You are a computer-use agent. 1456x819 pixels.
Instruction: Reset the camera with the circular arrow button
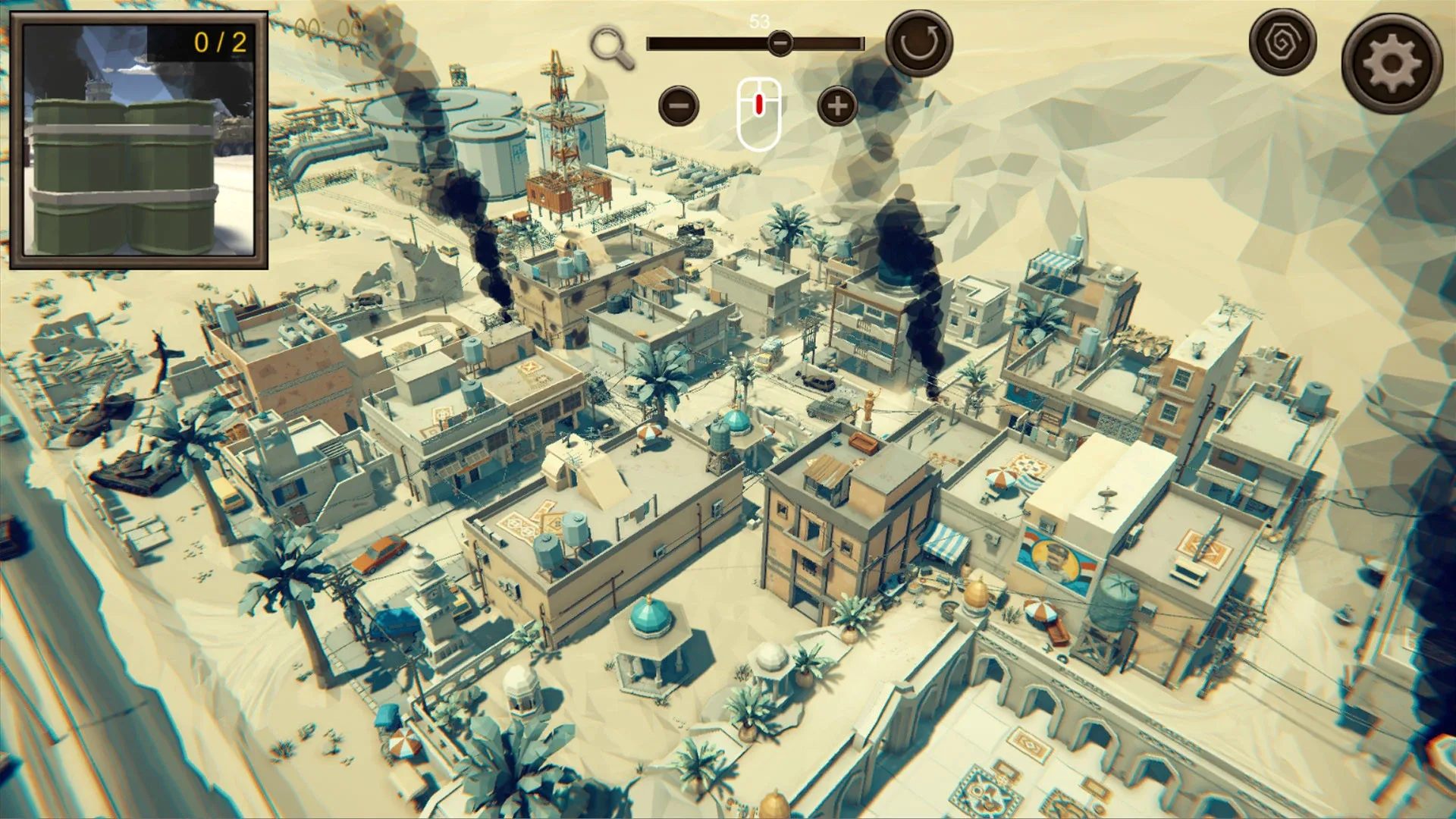pyautogui.click(x=919, y=43)
